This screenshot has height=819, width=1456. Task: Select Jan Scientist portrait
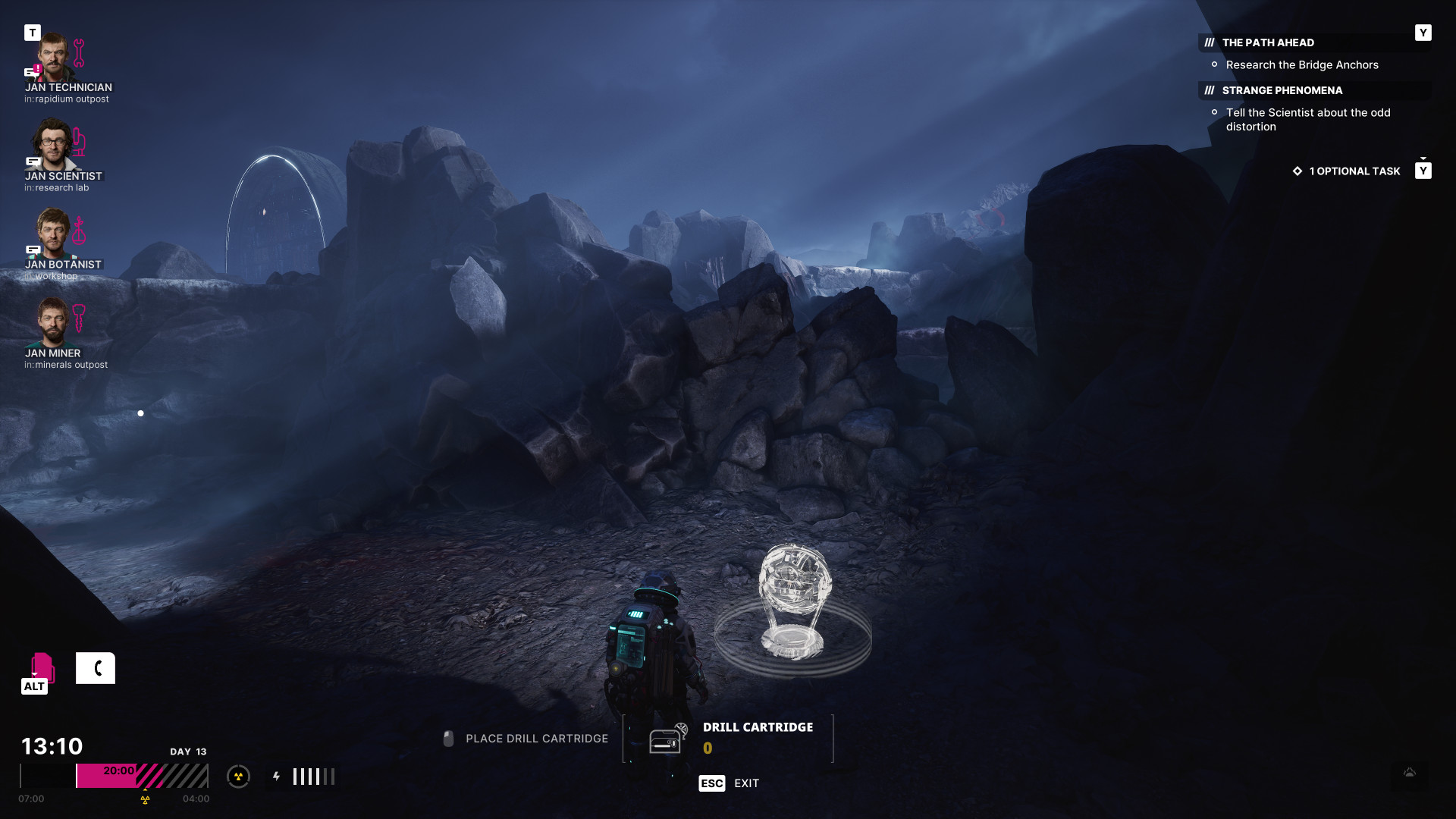point(53,145)
